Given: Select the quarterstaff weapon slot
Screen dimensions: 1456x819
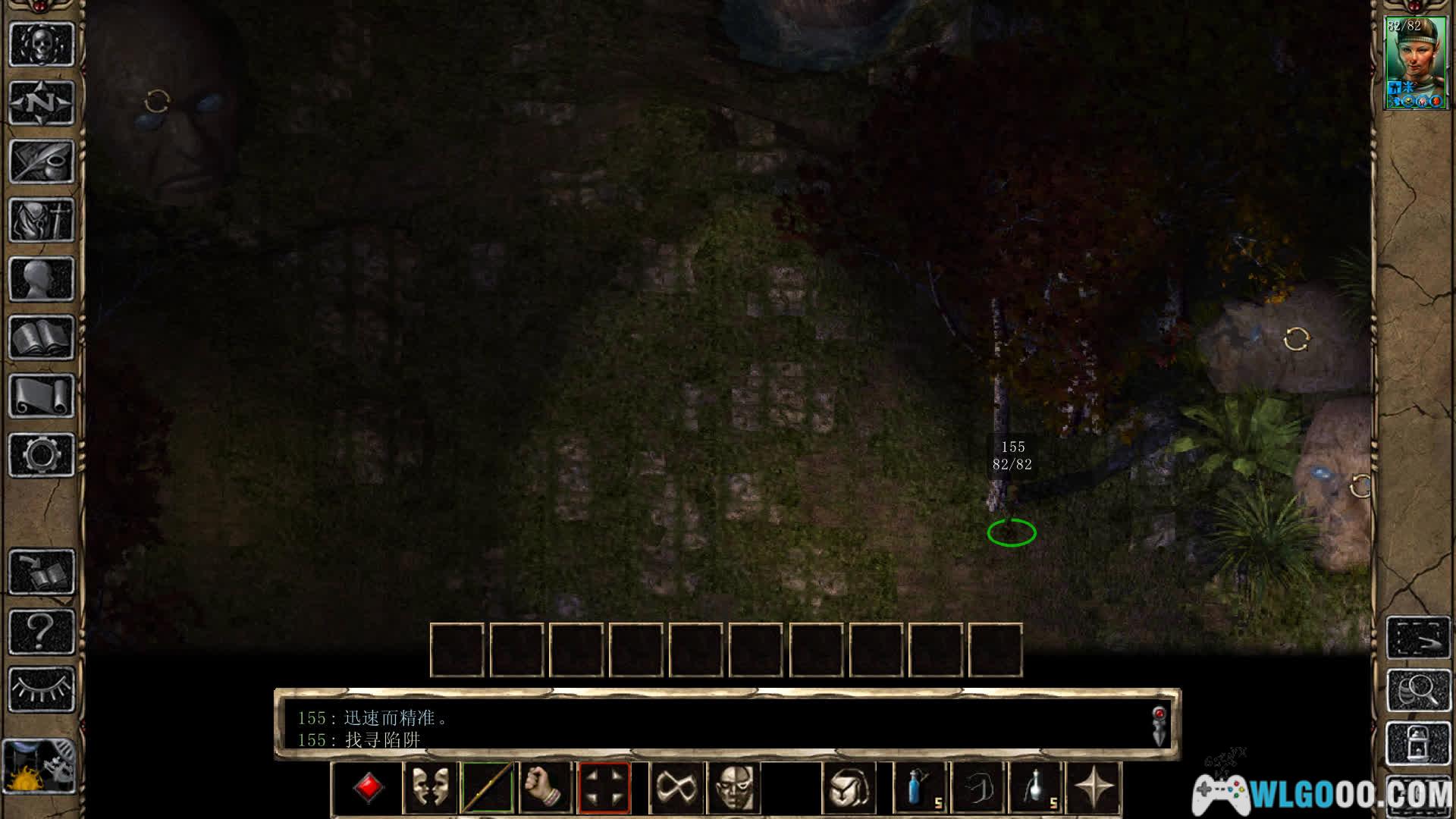Looking at the screenshot, I should [488, 788].
